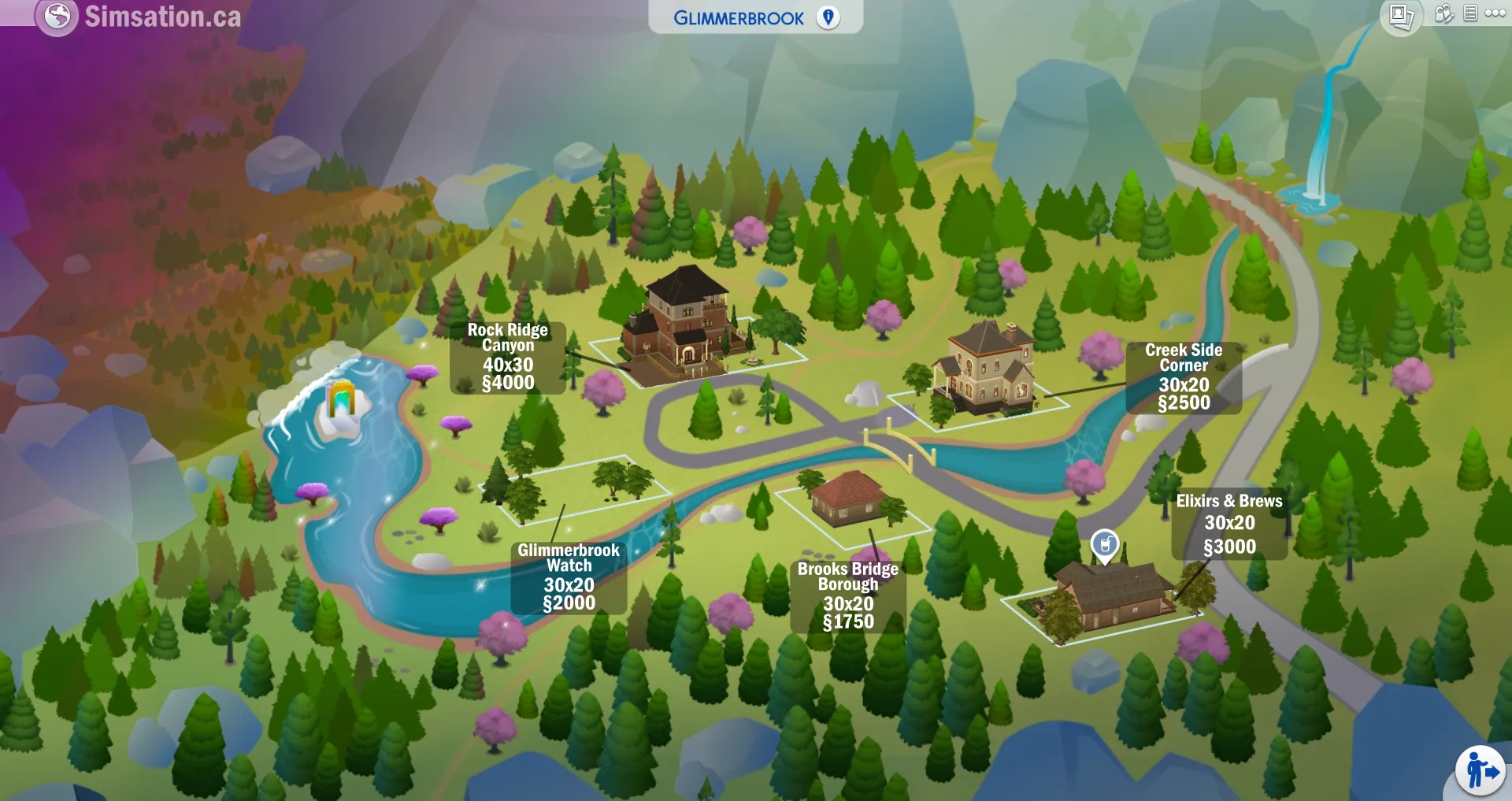Screen dimensions: 1512x801
Task: Click the Manage Households icon
Action: point(1444,14)
